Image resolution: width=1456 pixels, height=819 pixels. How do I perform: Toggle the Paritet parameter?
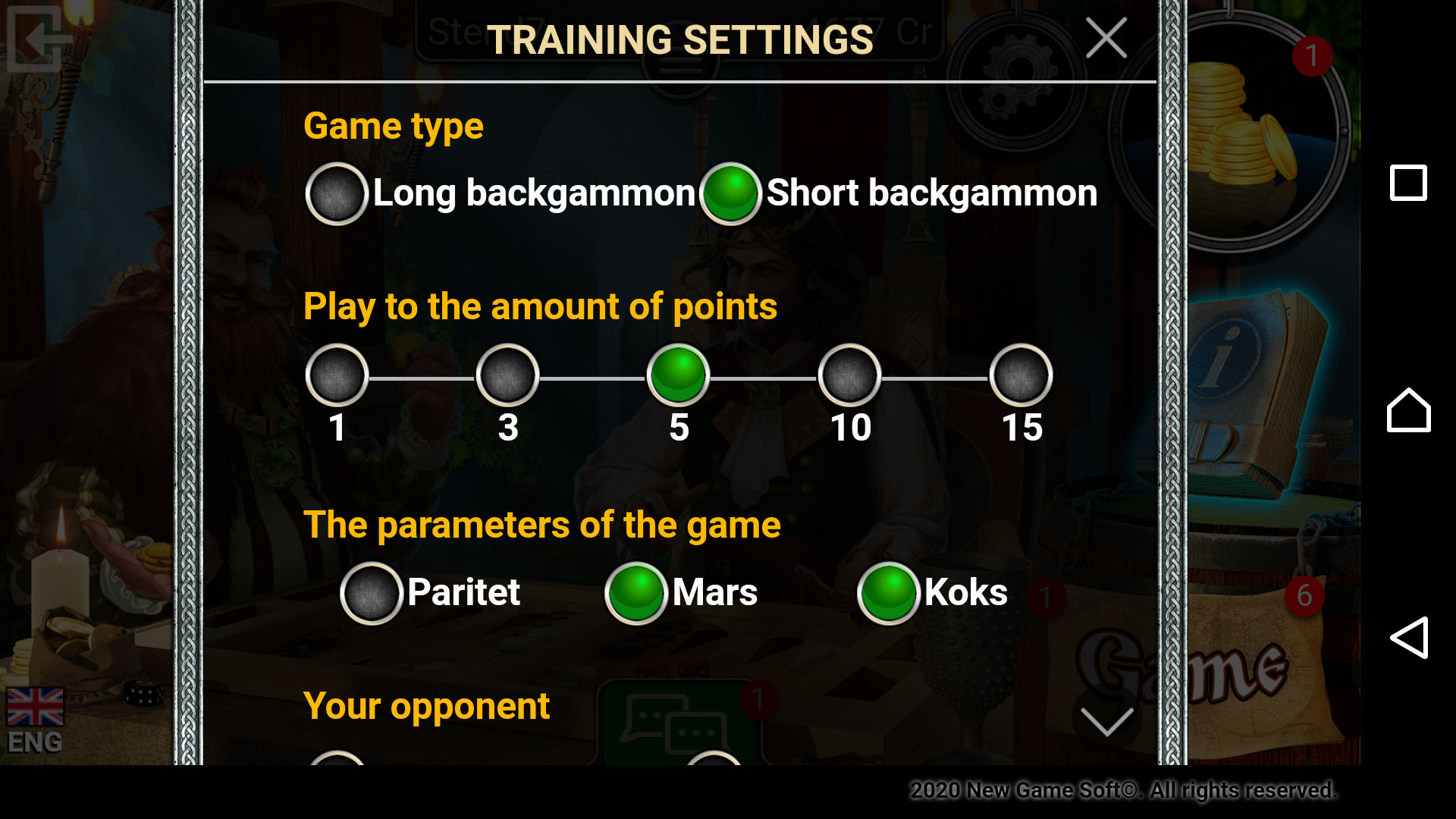tap(371, 593)
